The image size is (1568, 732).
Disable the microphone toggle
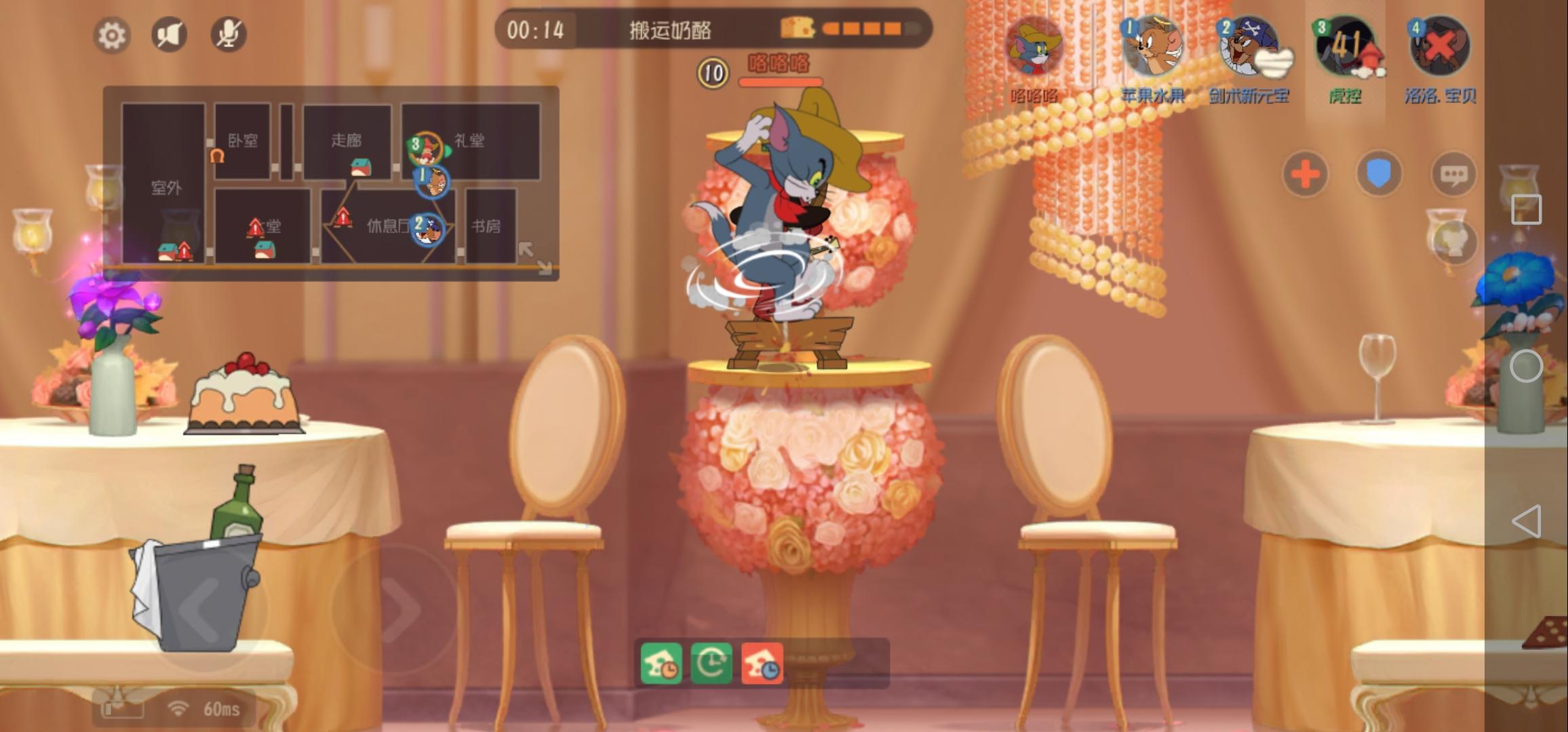(x=229, y=35)
